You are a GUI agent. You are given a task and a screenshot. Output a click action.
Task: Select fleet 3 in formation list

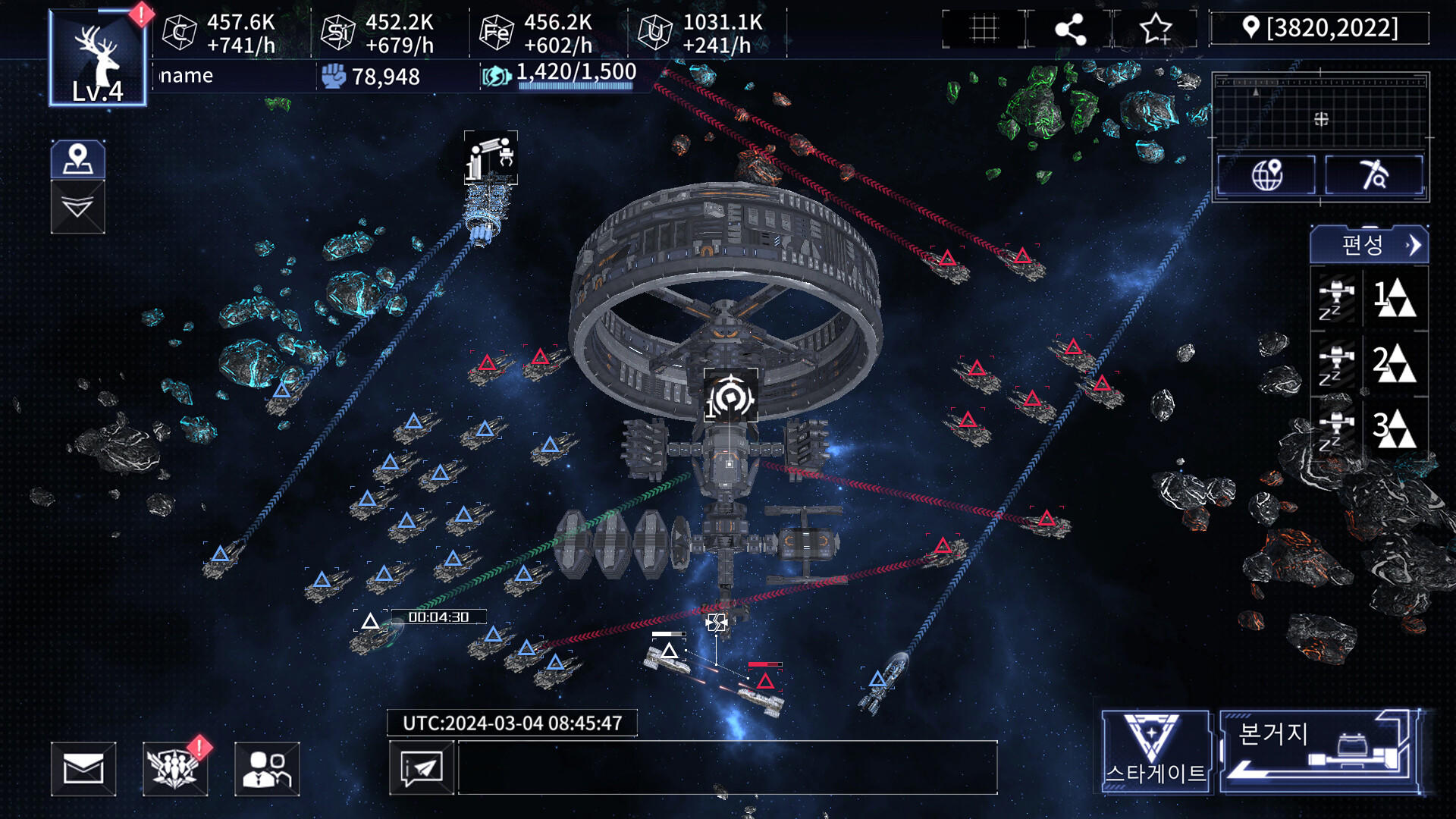point(1370,428)
